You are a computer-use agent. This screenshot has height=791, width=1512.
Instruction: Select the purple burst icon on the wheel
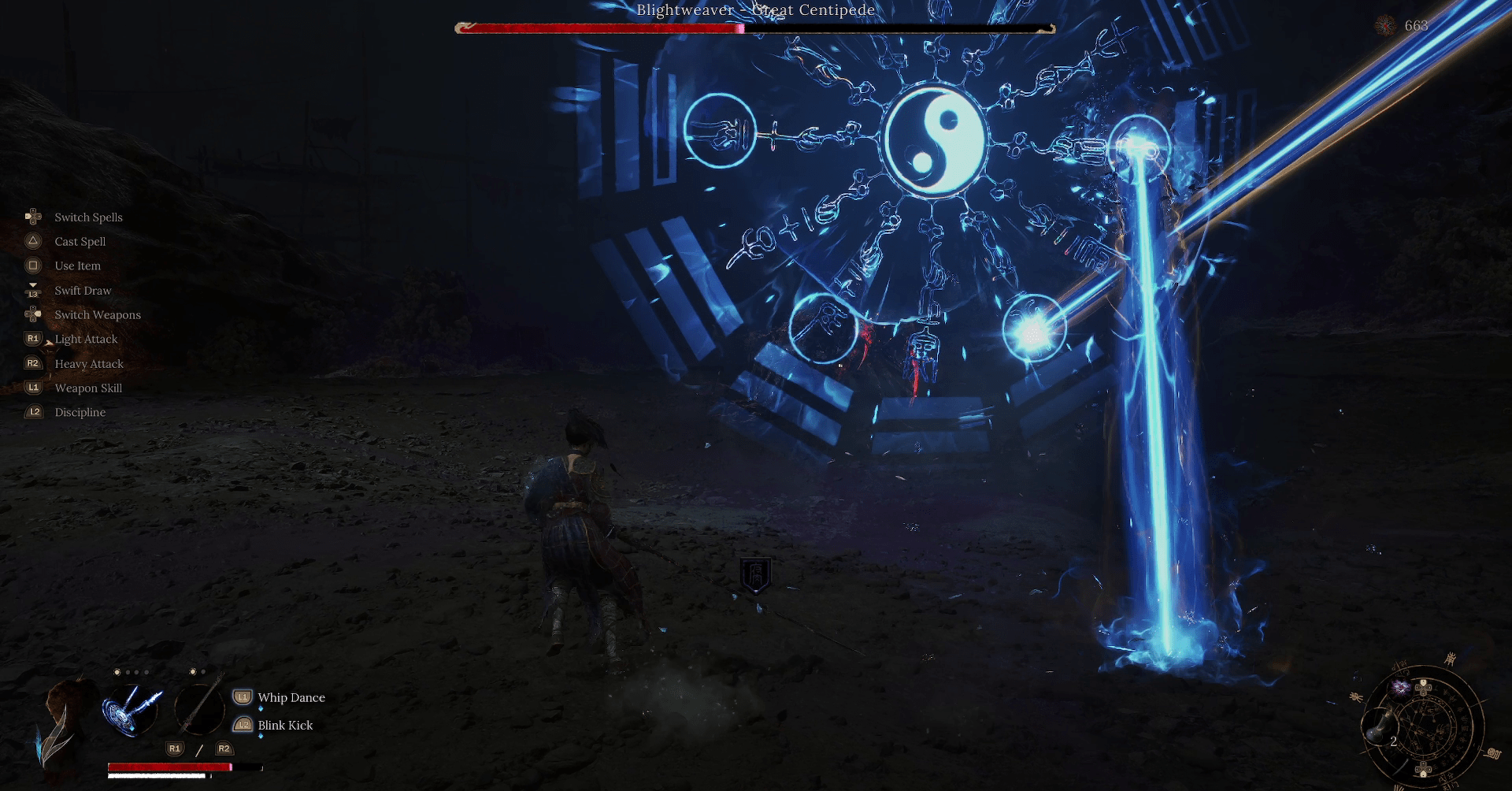(x=1401, y=689)
